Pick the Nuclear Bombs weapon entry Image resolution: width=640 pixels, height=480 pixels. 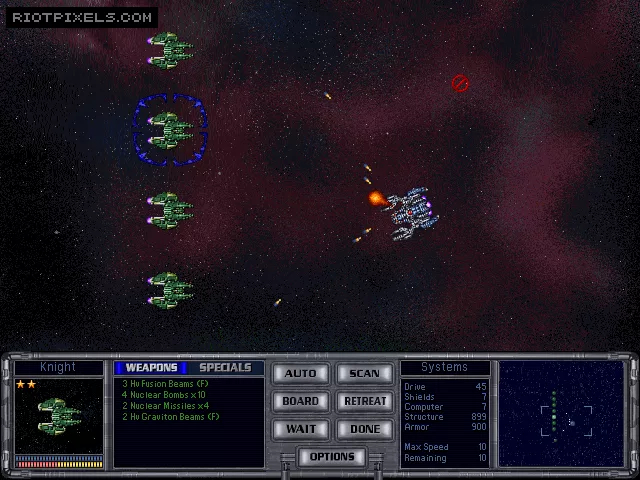(x=164, y=394)
